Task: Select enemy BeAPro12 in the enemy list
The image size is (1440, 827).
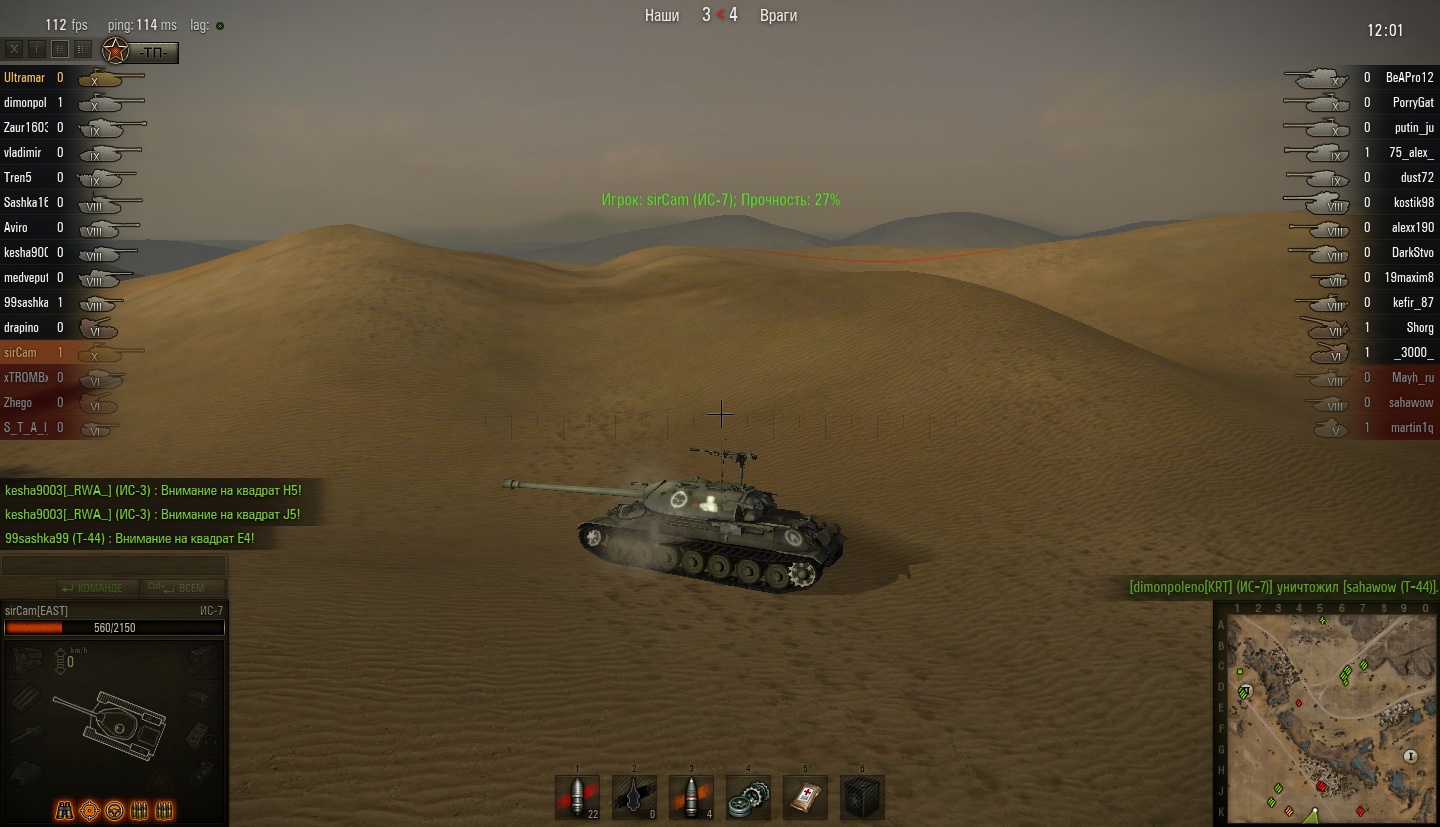Action: pos(1408,77)
